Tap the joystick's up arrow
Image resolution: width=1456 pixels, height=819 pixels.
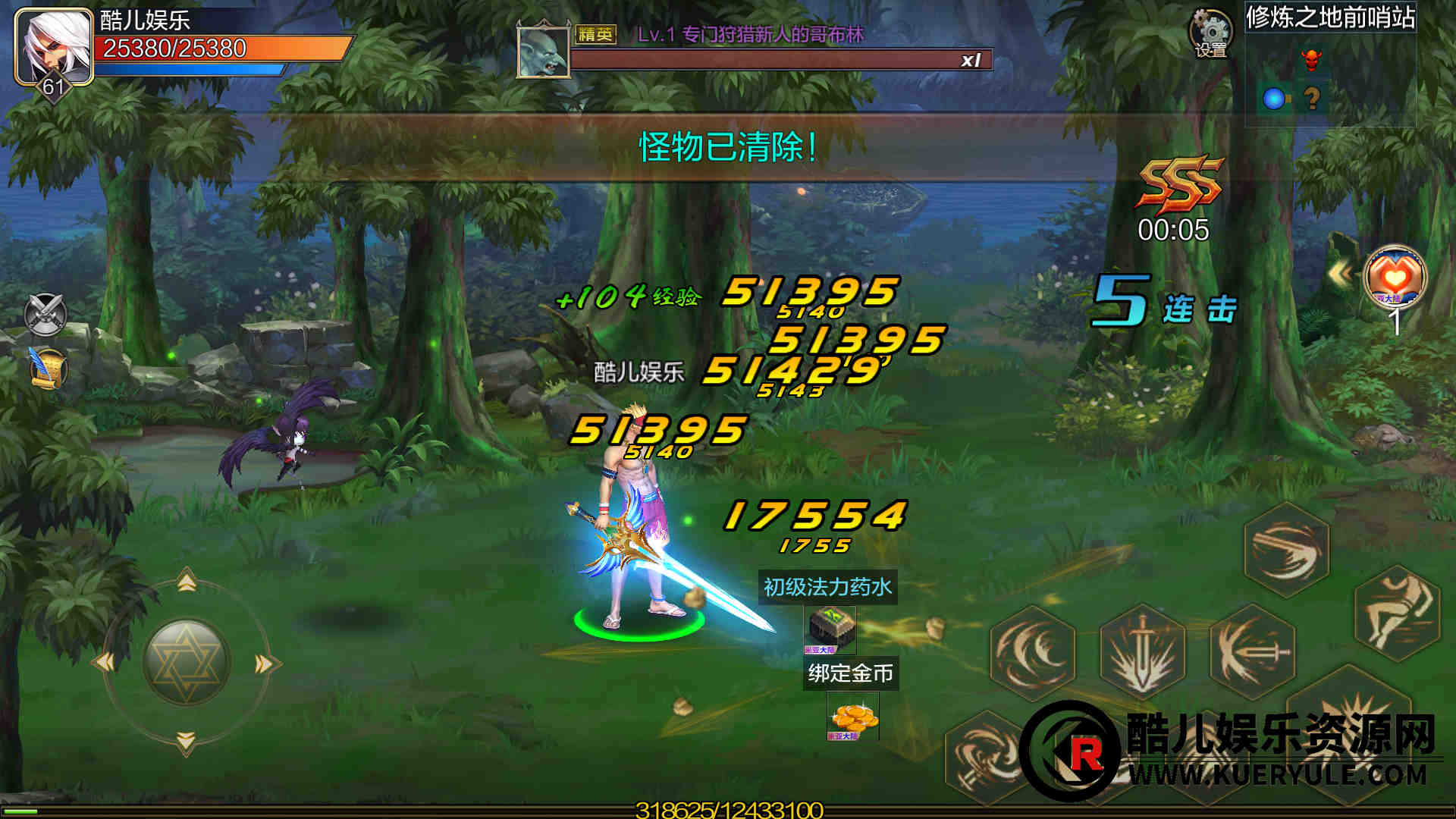pyautogui.click(x=187, y=582)
